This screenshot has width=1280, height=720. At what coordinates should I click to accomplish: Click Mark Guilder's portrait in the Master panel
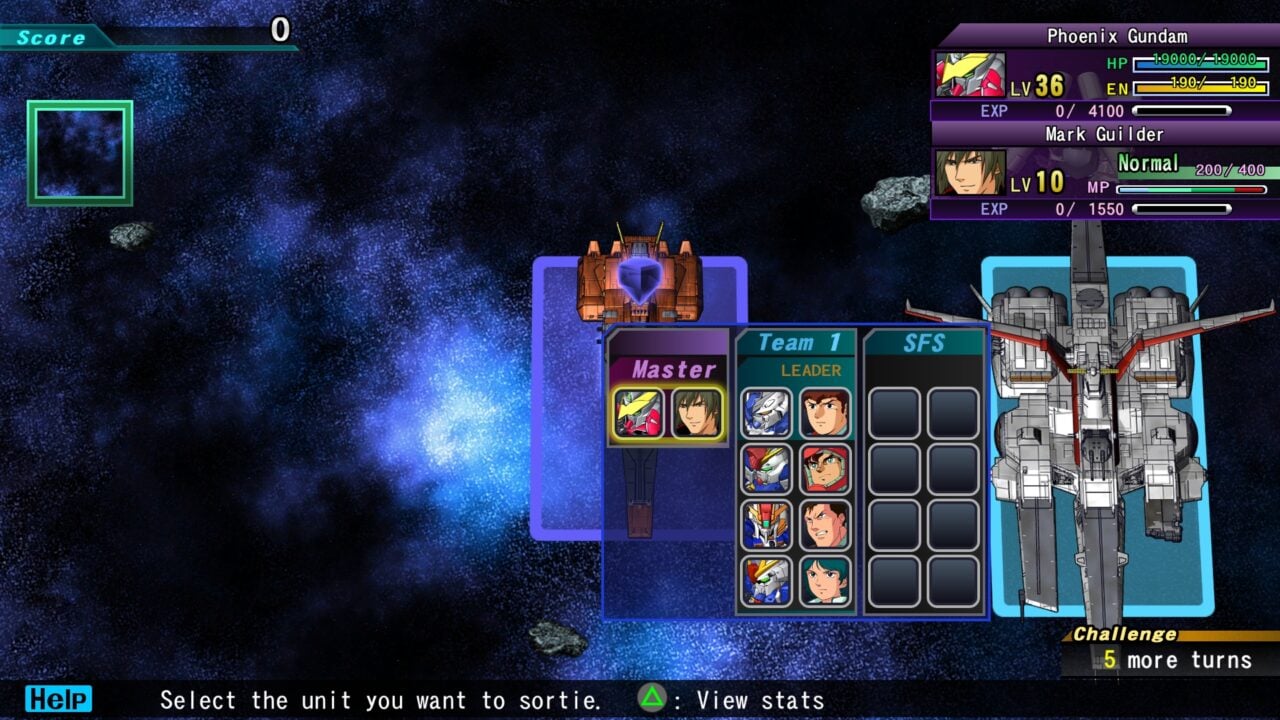point(697,413)
